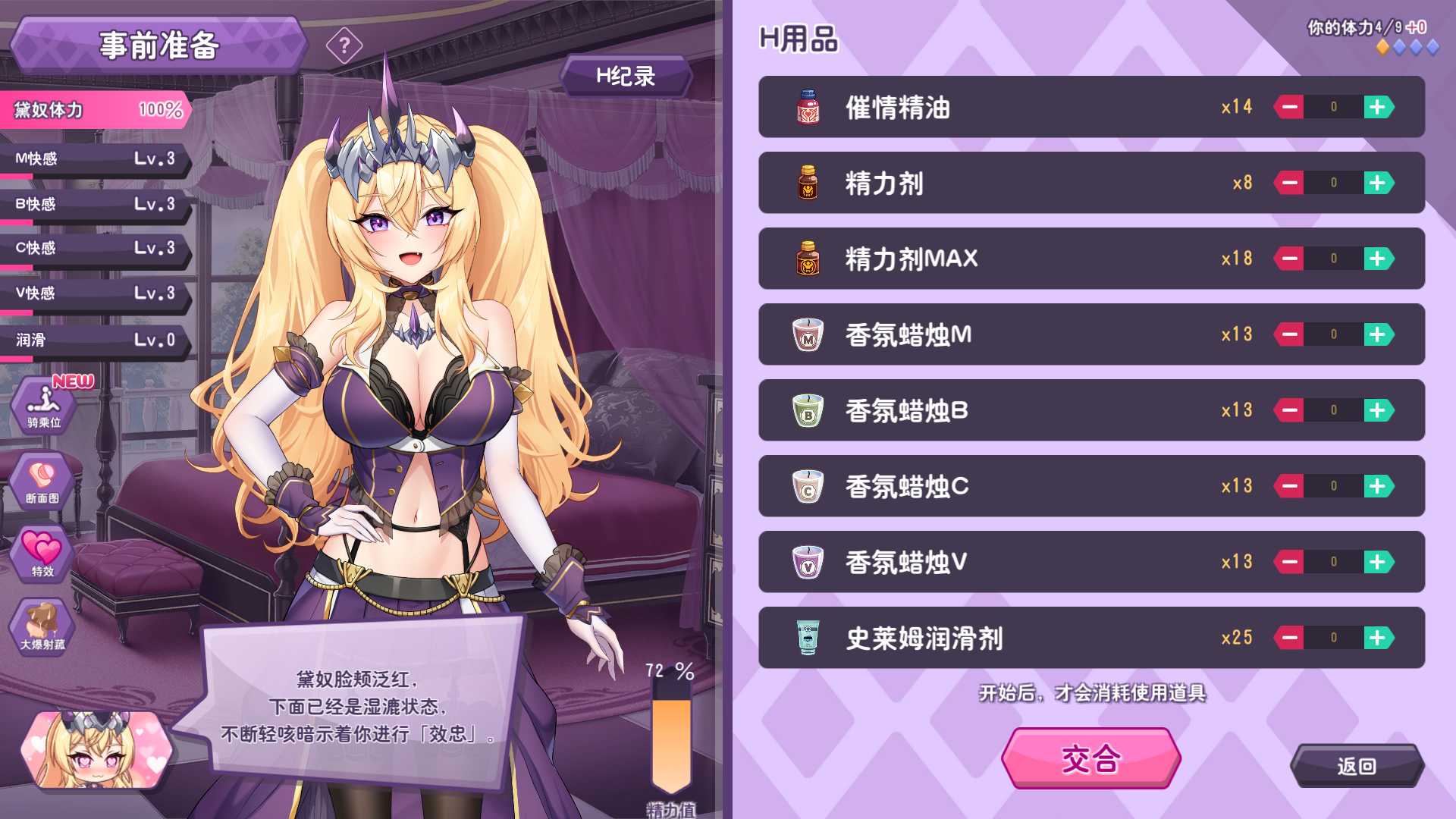
Task: Click the 精力剂MAX potion icon
Action: coord(808,259)
